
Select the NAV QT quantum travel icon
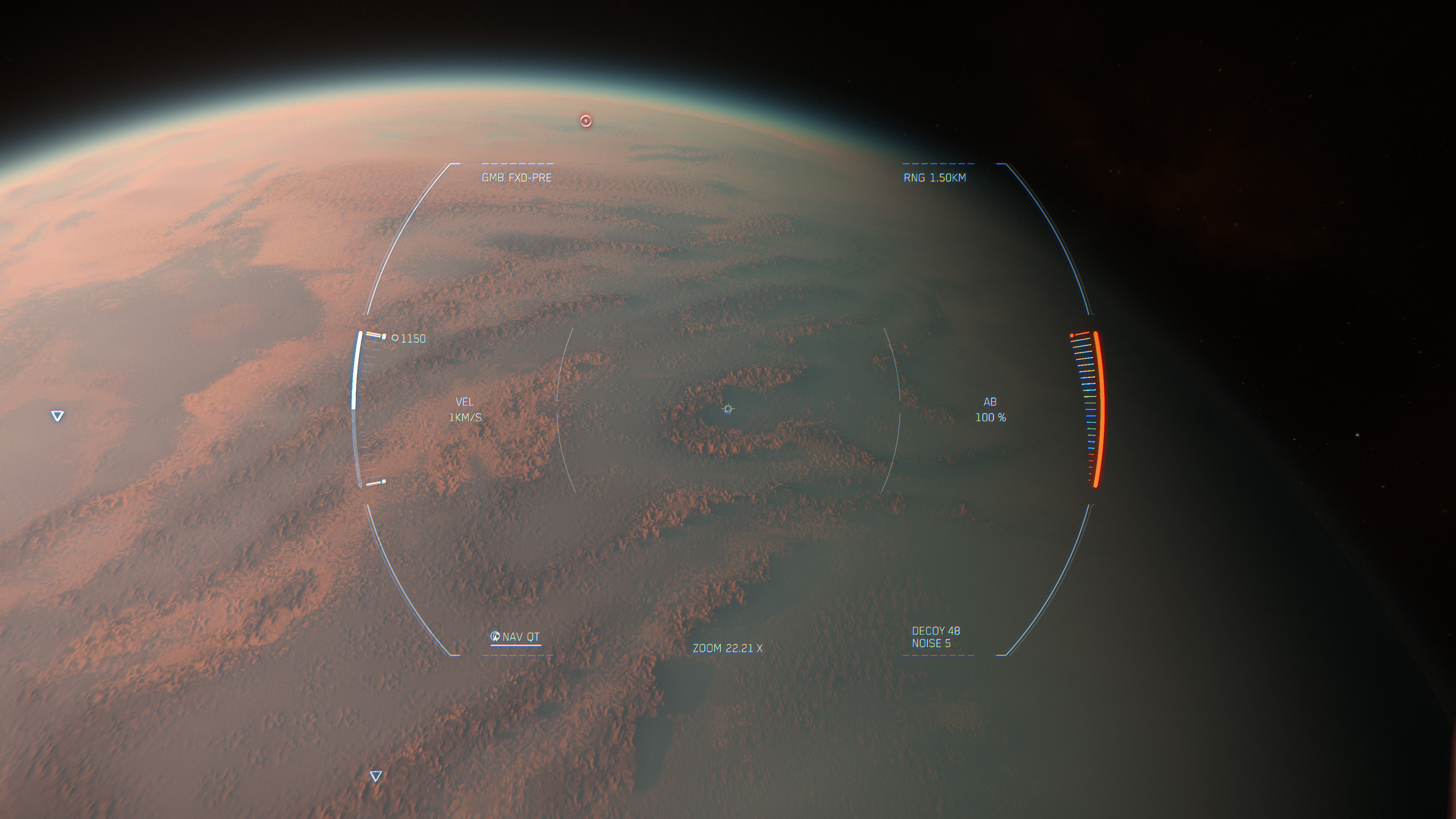495,637
